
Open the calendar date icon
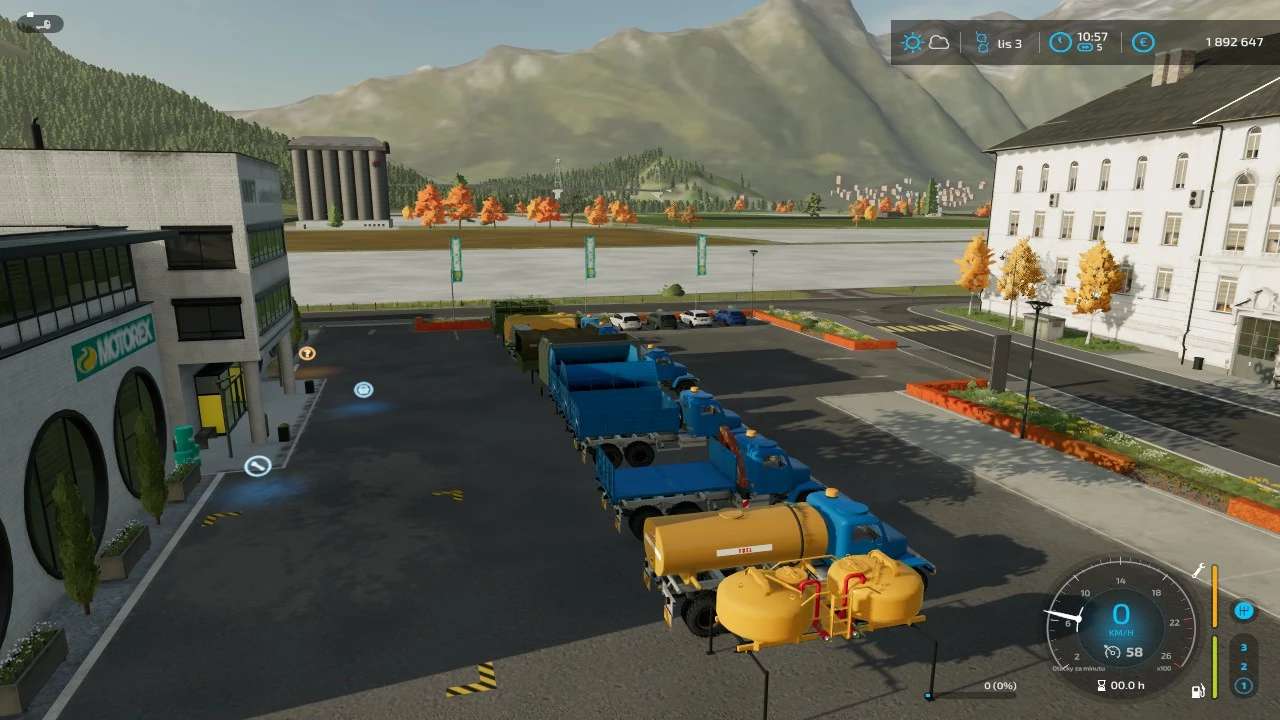point(982,43)
